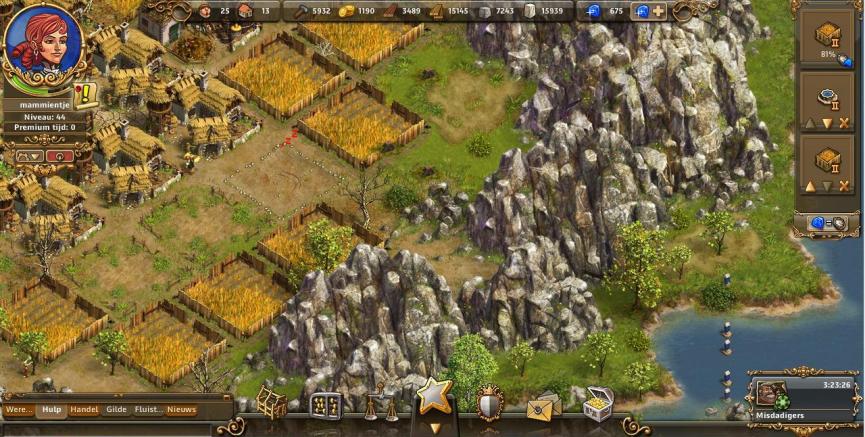Open the treasure chest shop icon
The height and width of the screenshot is (437, 865).
point(598,403)
